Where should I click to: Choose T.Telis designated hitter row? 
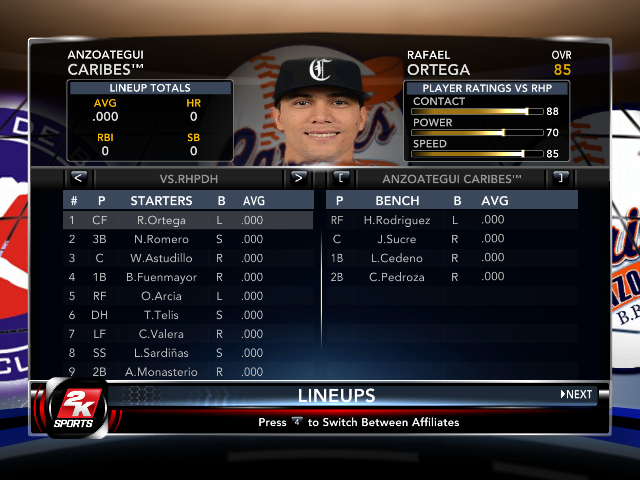coord(161,315)
